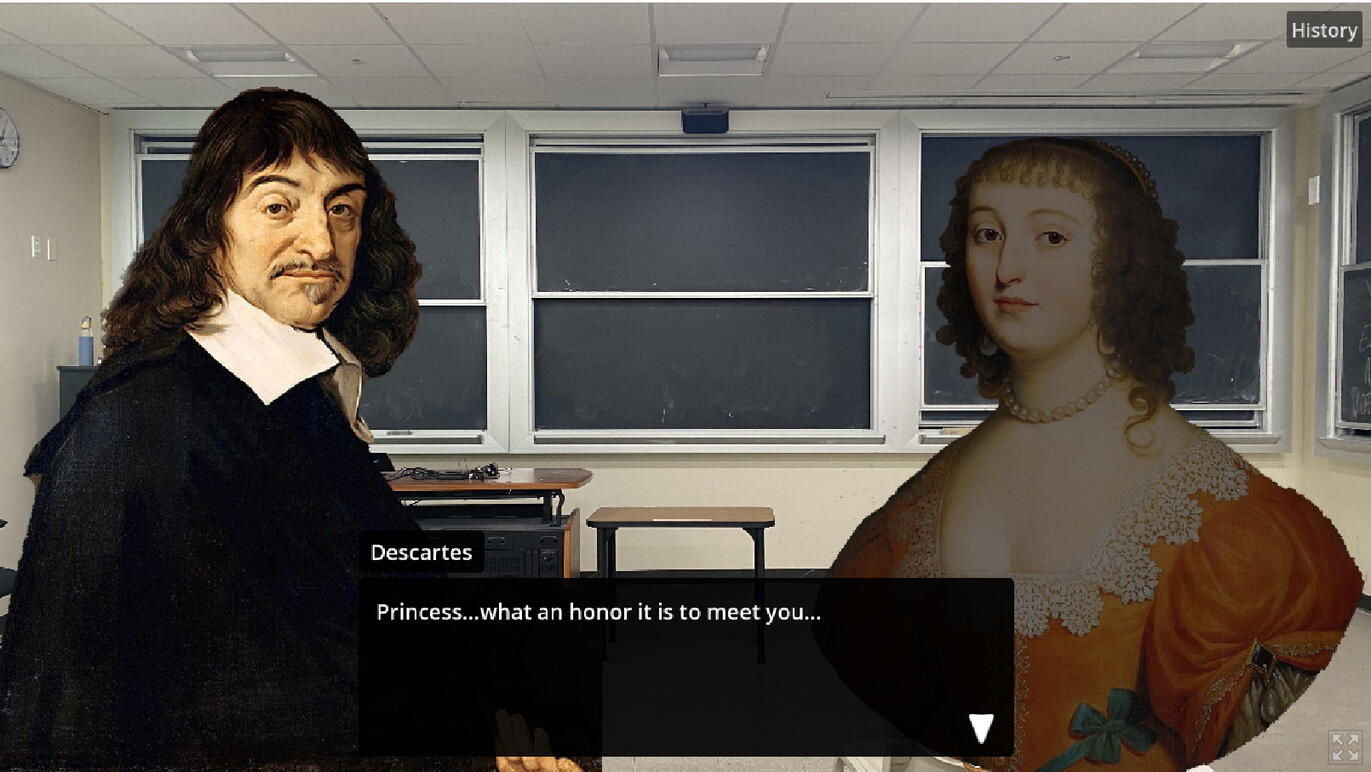This screenshot has height=772, width=1371.
Task: Open the History log
Action: tap(1323, 31)
